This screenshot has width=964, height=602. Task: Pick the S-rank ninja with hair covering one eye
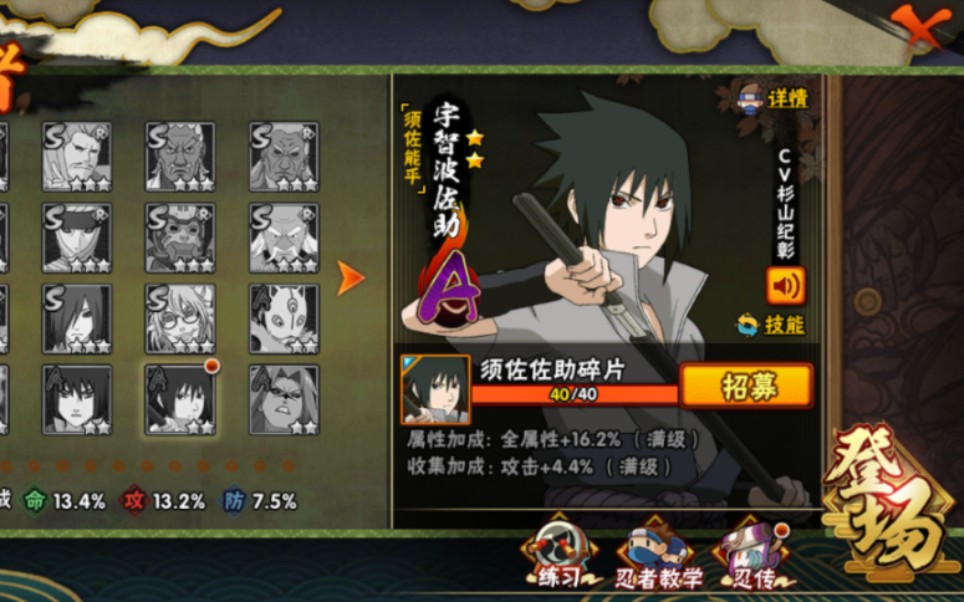tap(77, 318)
